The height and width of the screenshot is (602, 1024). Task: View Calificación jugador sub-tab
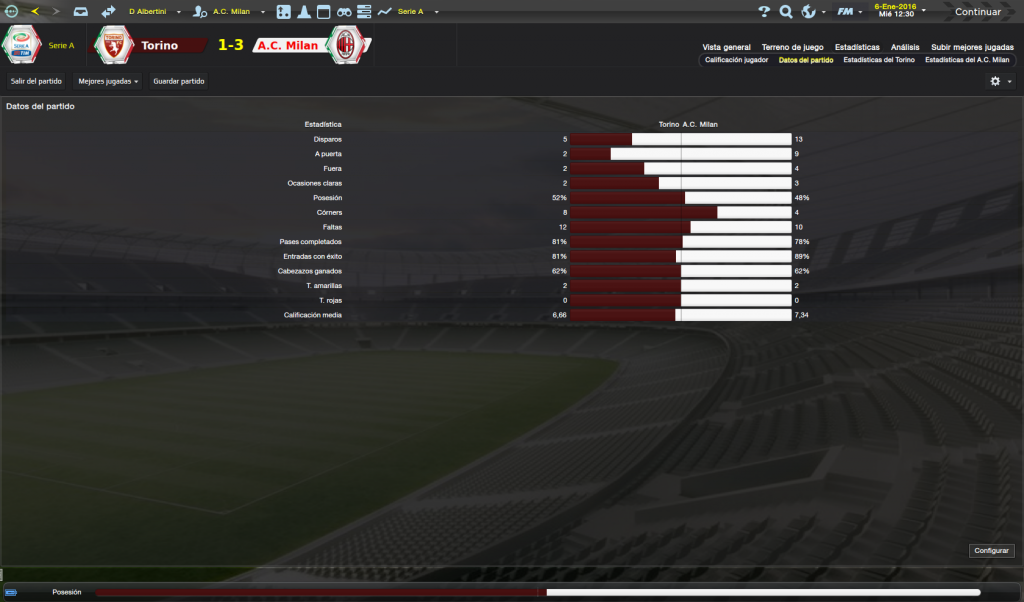(x=736, y=60)
